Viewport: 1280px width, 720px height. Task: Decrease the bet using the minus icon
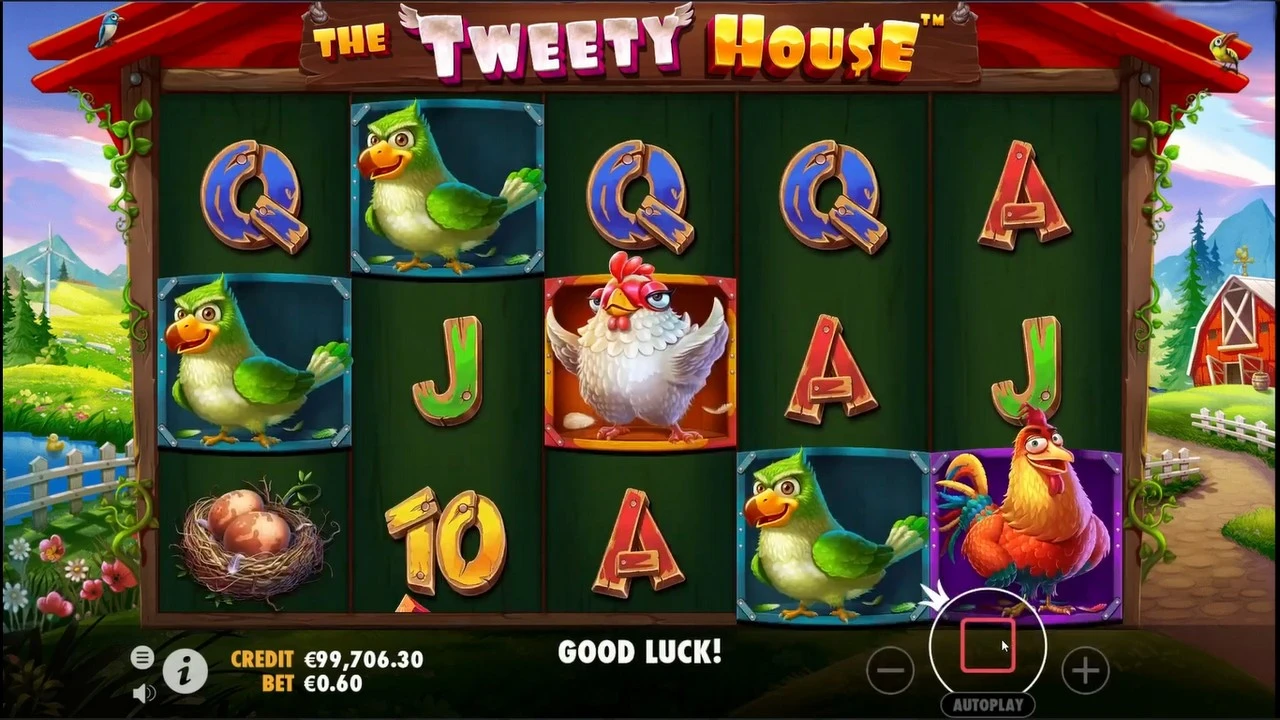[x=890, y=671]
